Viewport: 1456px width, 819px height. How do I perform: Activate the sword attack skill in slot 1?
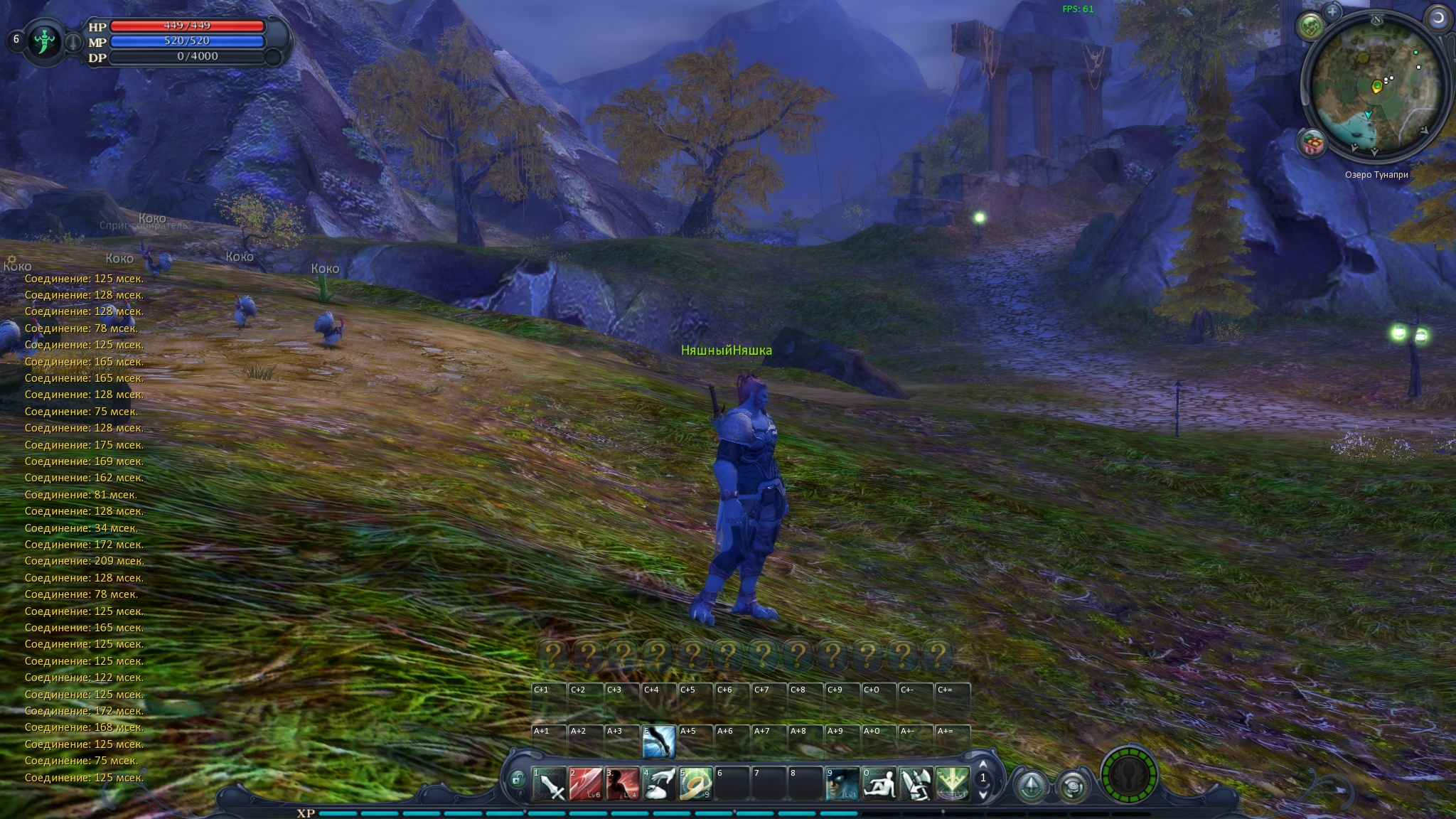(x=550, y=783)
